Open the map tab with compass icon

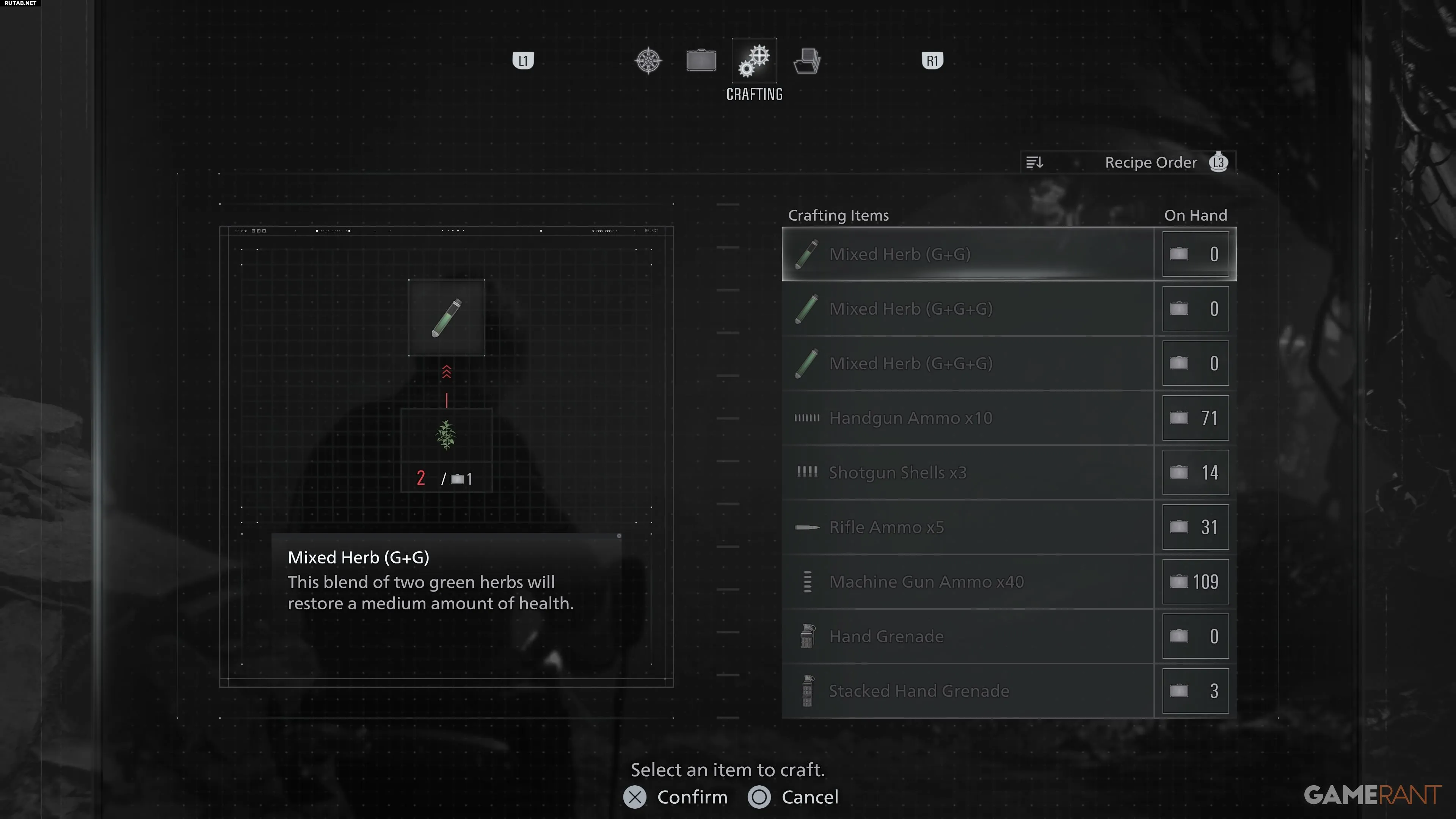(x=648, y=61)
